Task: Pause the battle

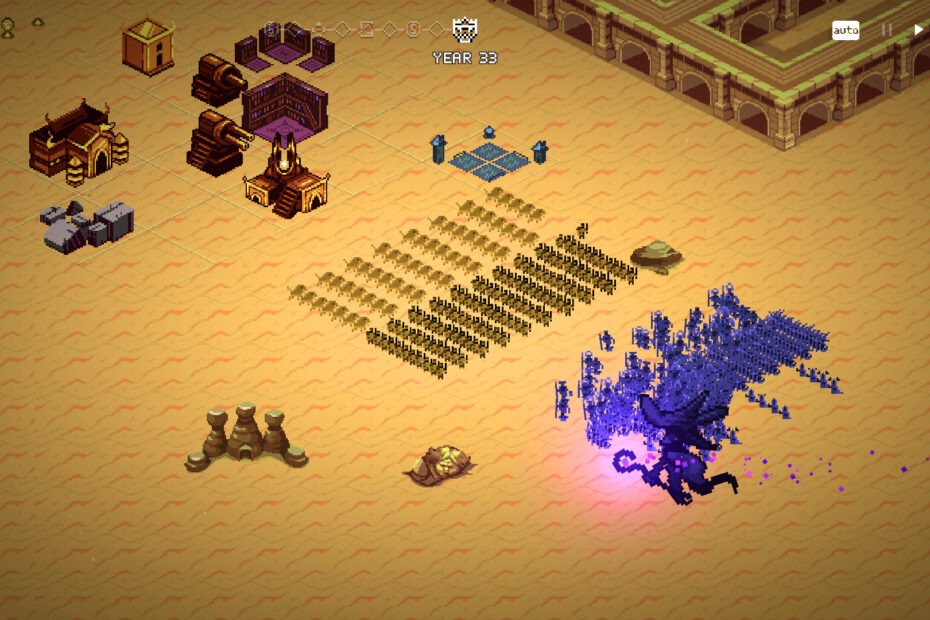Action: click(x=886, y=30)
